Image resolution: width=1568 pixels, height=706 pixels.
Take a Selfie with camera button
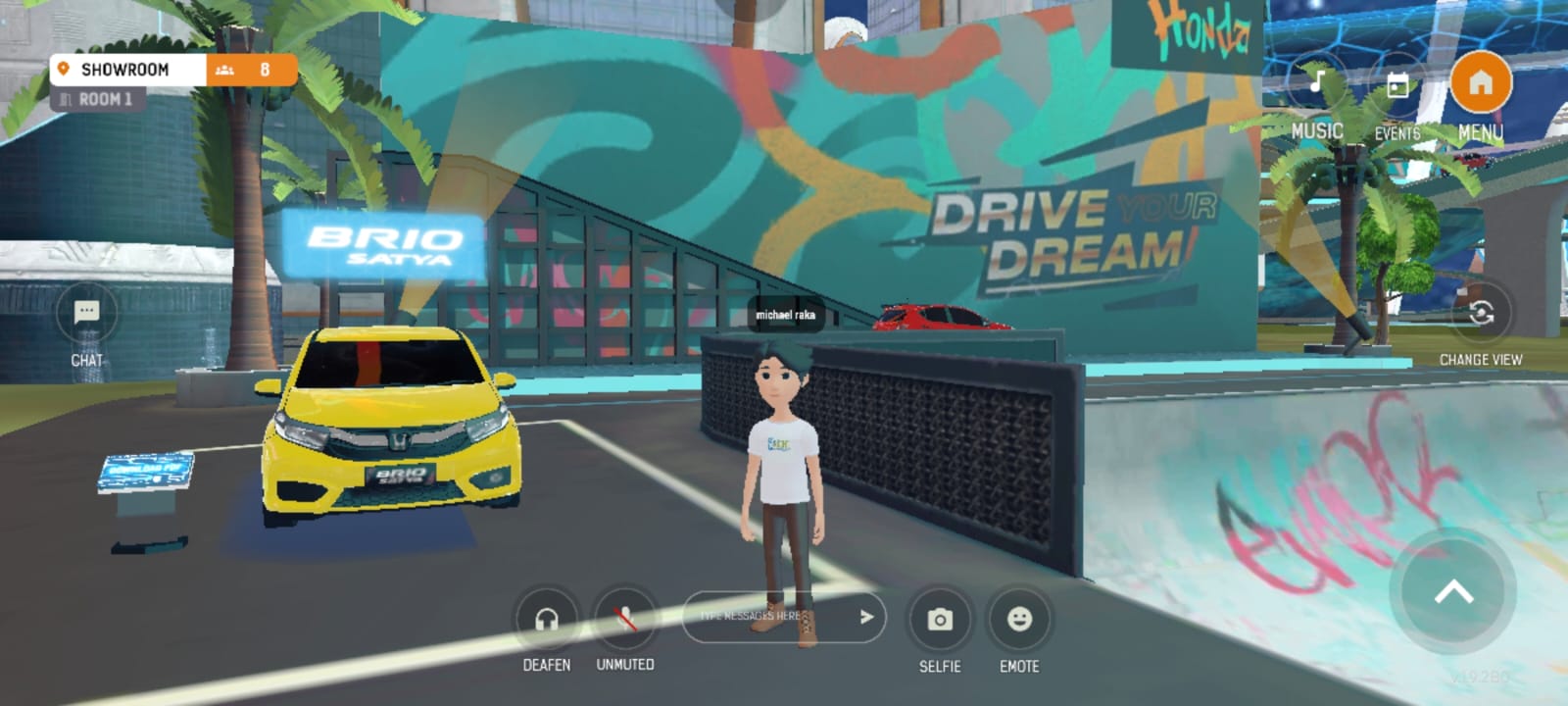point(940,620)
